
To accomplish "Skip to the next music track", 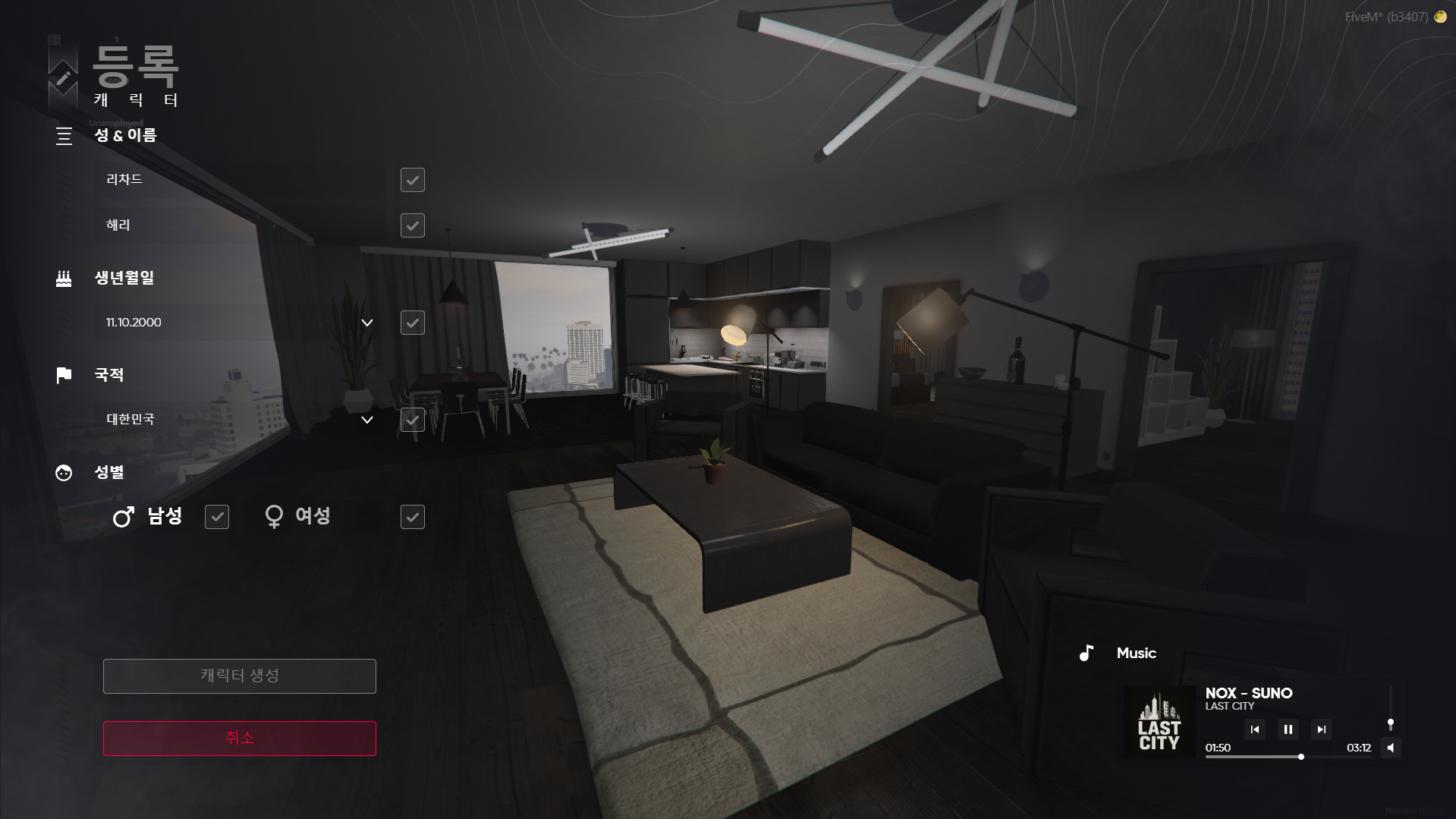I will pos(1321,729).
